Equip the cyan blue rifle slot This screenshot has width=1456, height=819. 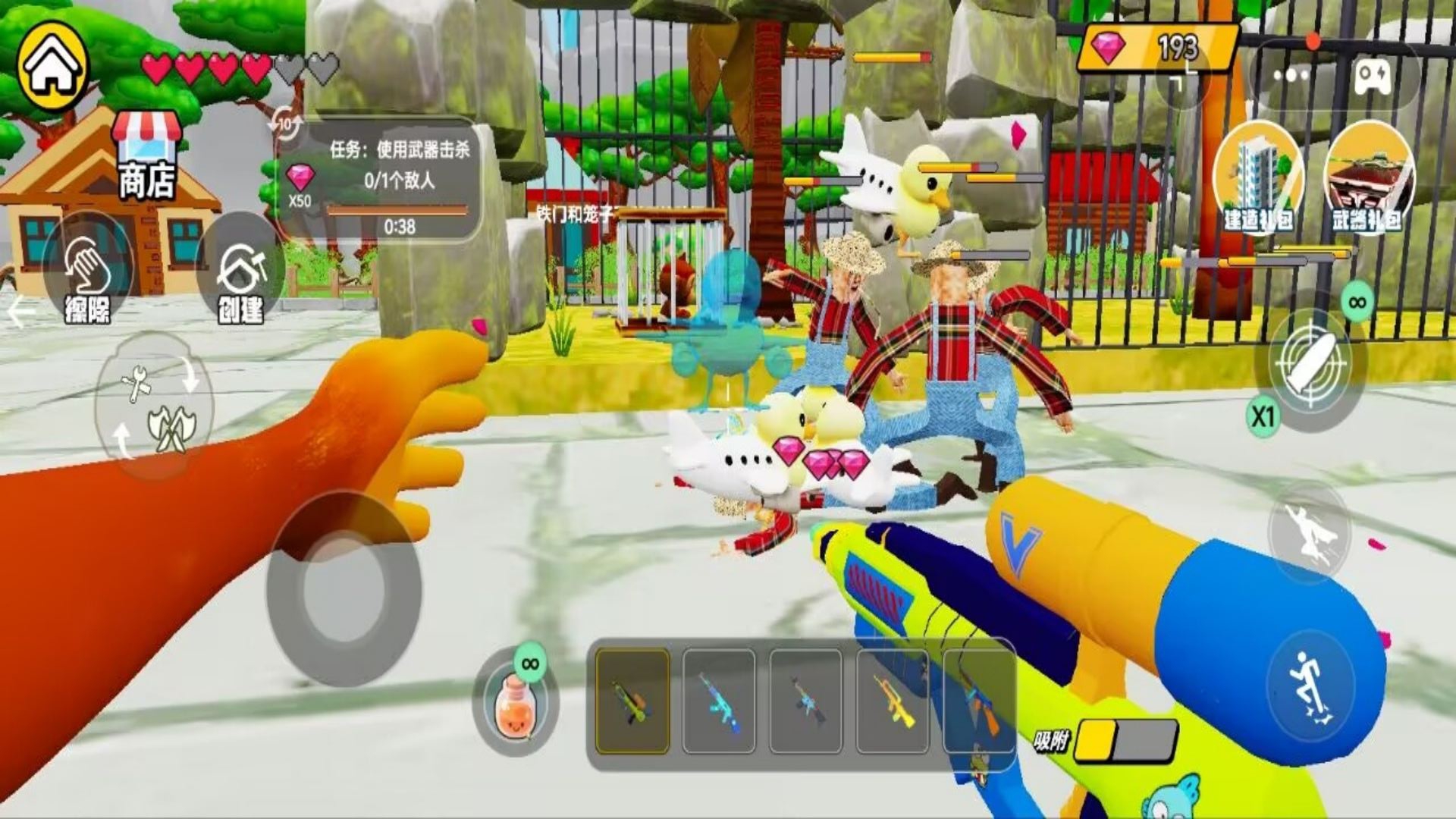(719, 701)
